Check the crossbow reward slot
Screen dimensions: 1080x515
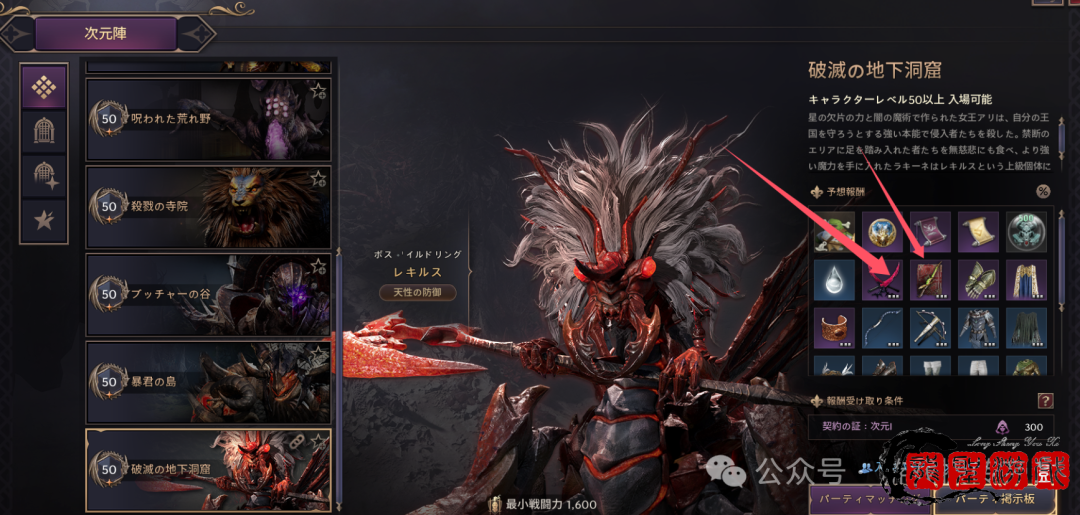point(930,327)
